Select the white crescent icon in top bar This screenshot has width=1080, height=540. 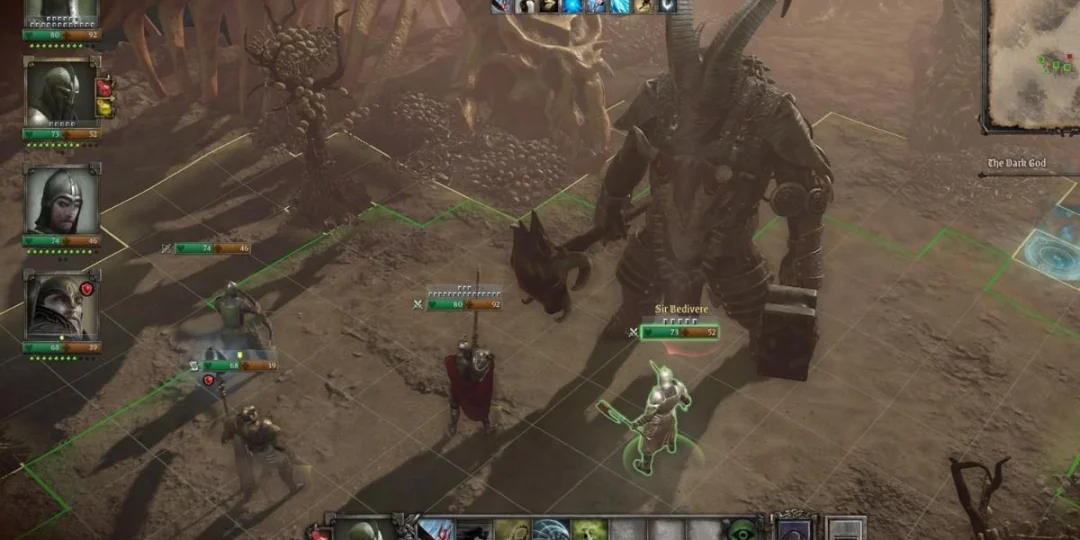(x=667, y=6)
